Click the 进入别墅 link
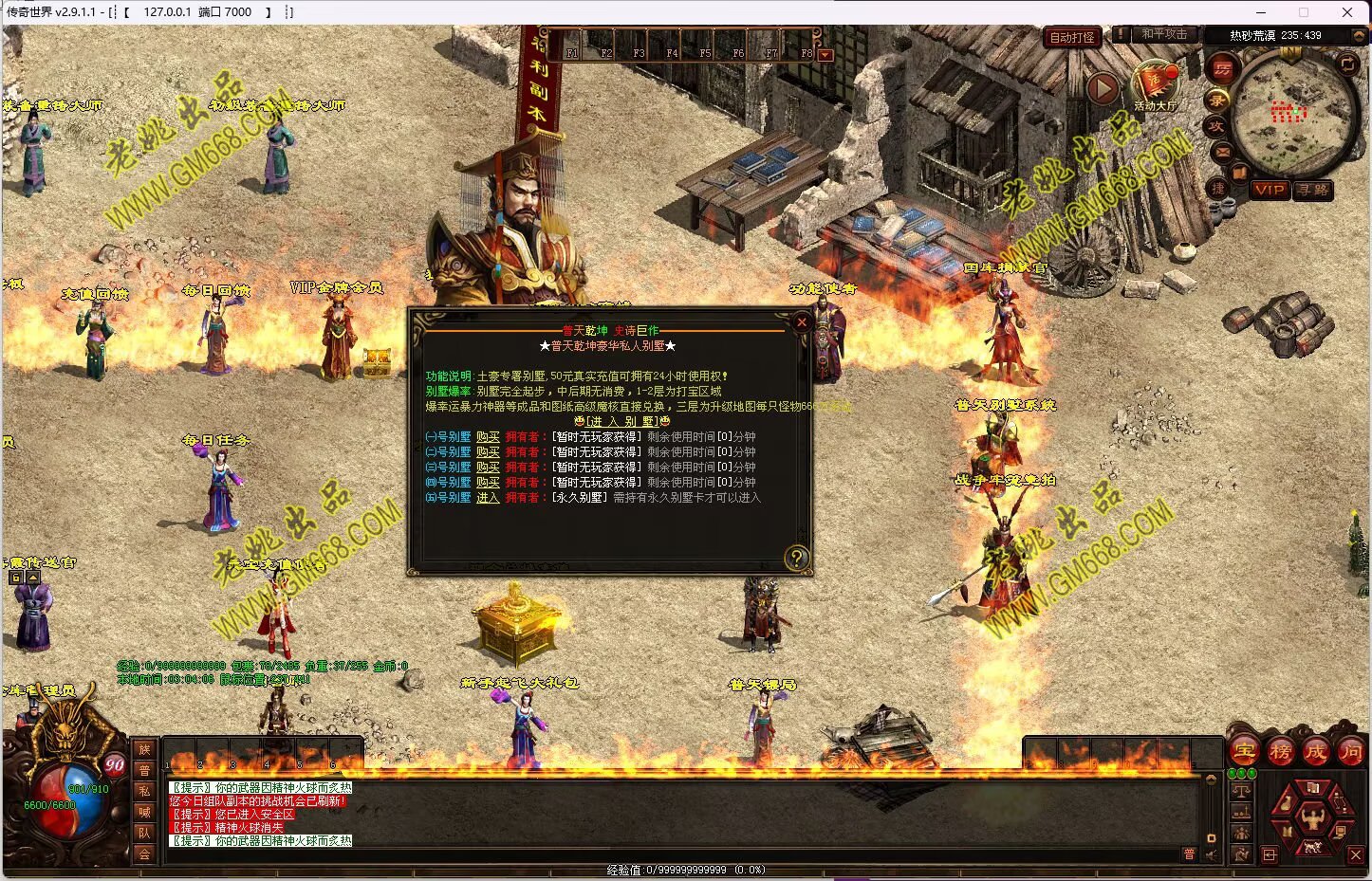The image size is (1372, 881). (x=622, y=421)
